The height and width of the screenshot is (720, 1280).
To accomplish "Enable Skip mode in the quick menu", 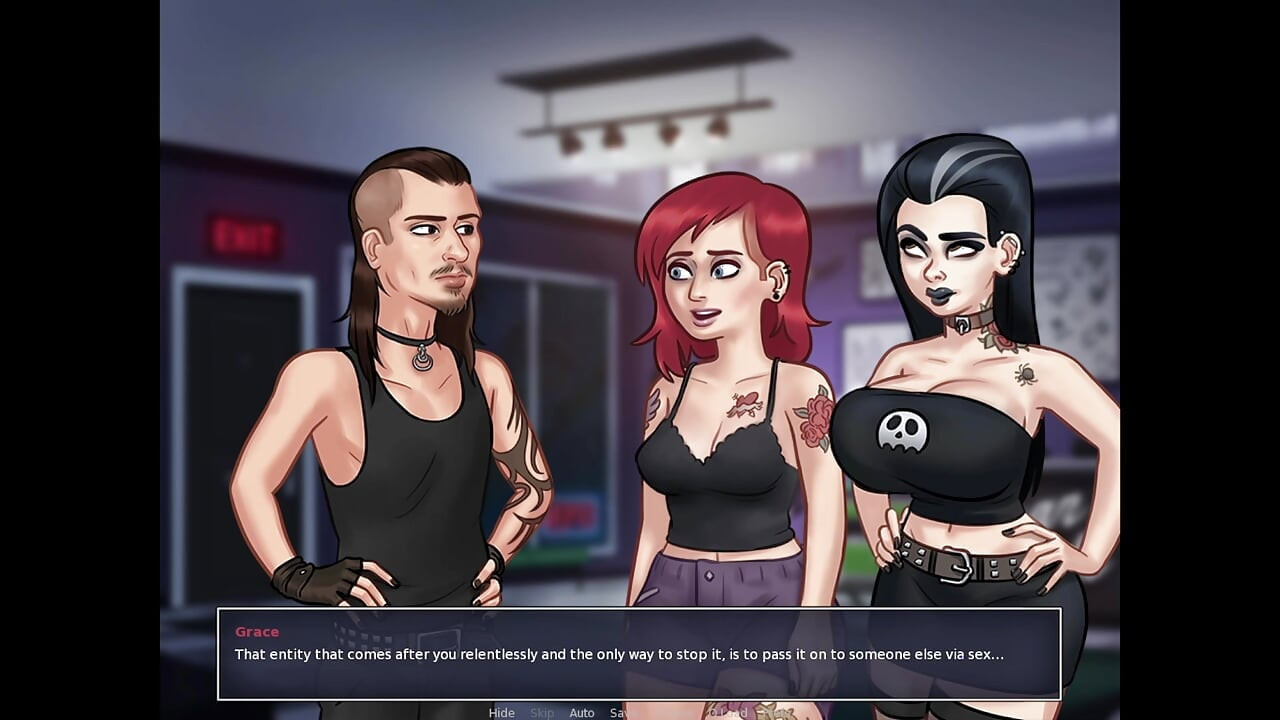I will (543, 712).
